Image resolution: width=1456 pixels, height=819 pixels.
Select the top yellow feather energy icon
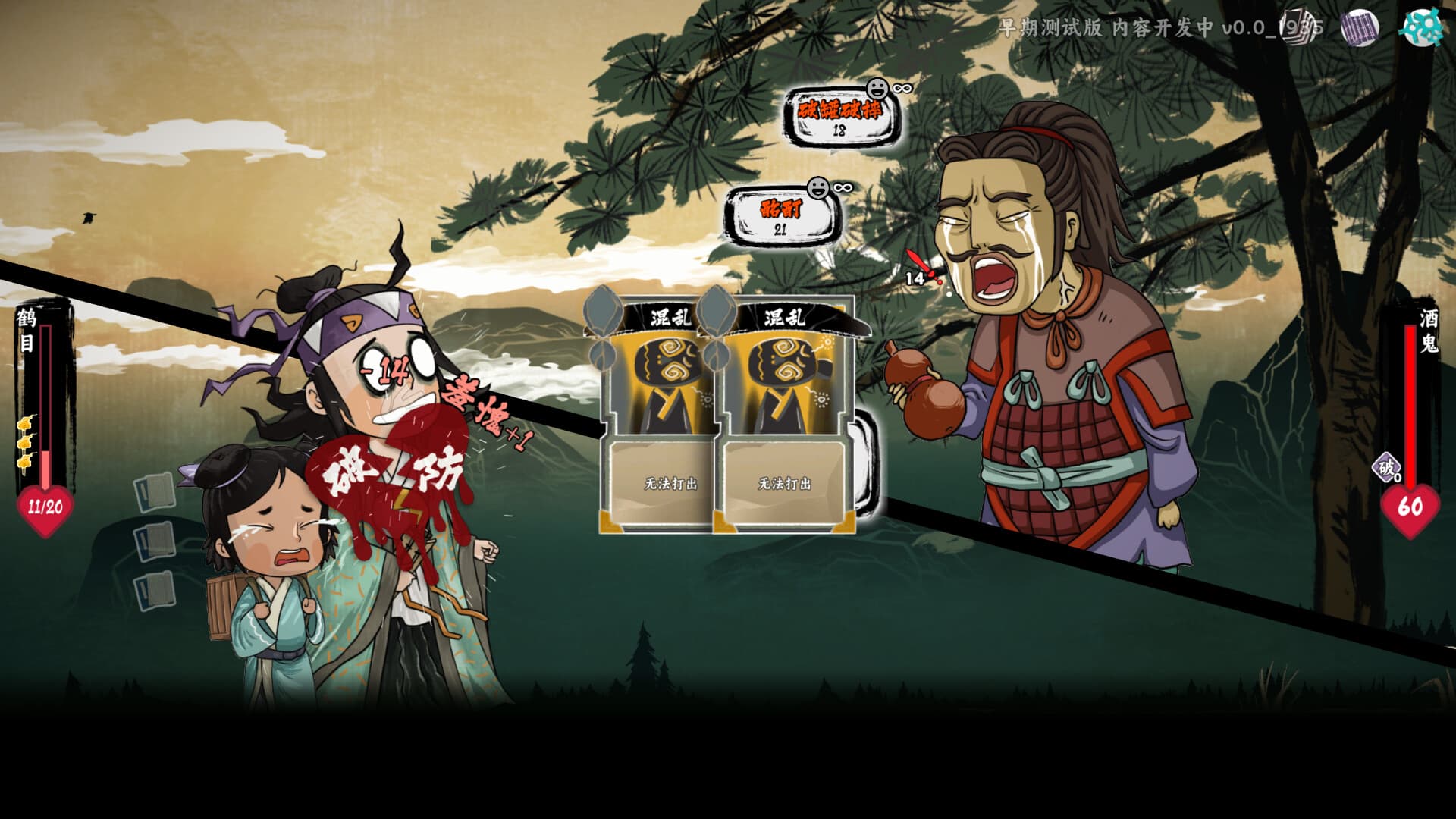24,426
